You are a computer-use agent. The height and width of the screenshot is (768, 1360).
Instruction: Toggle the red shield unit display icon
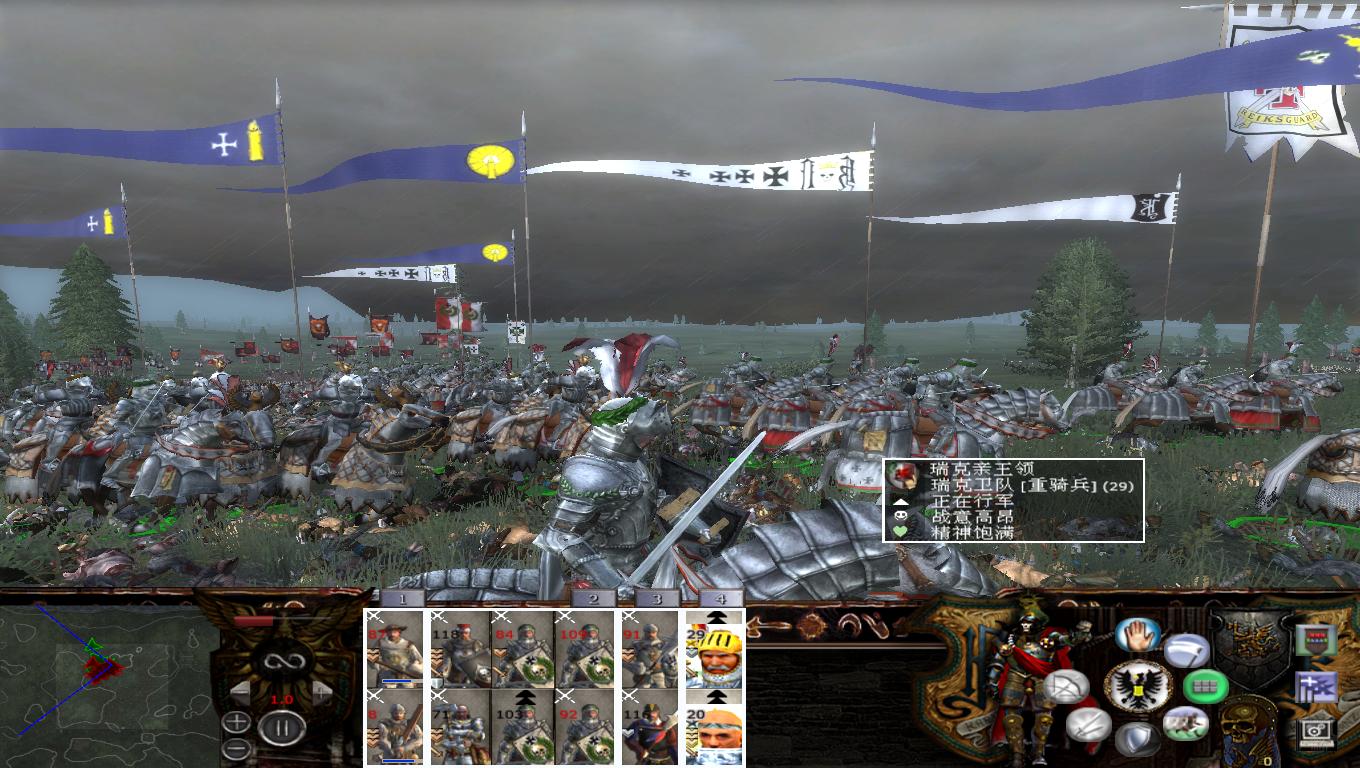click(1315, 640)
